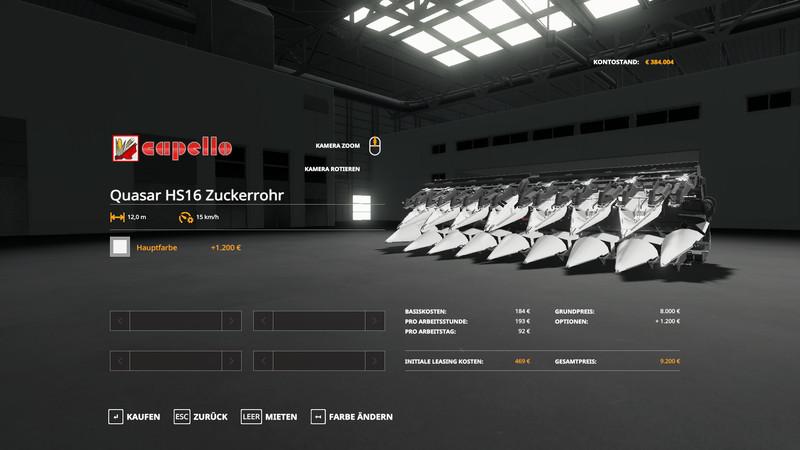Select the white Hauptfarbe color swatch
The height and width of the screenshot is (450, 800).
(120, 247)
